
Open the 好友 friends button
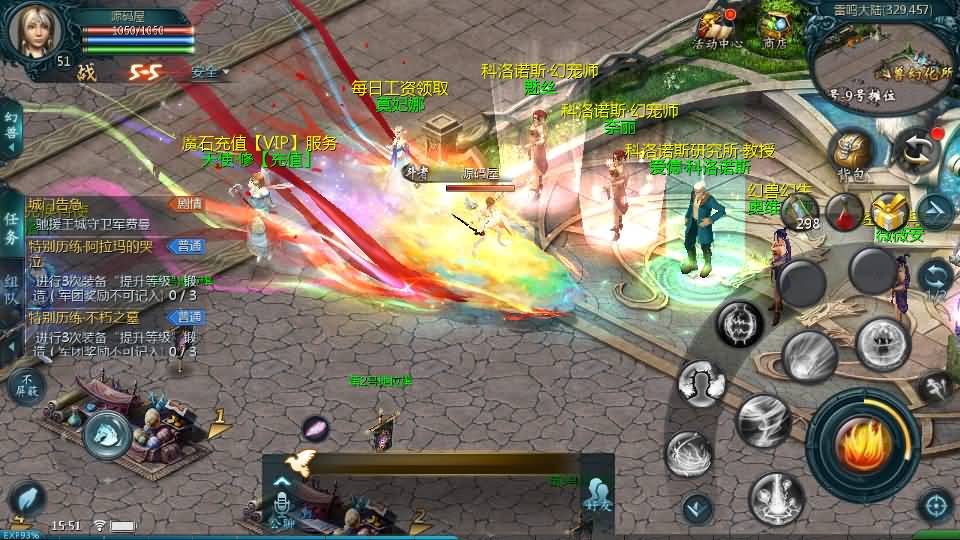coord(598,500)
